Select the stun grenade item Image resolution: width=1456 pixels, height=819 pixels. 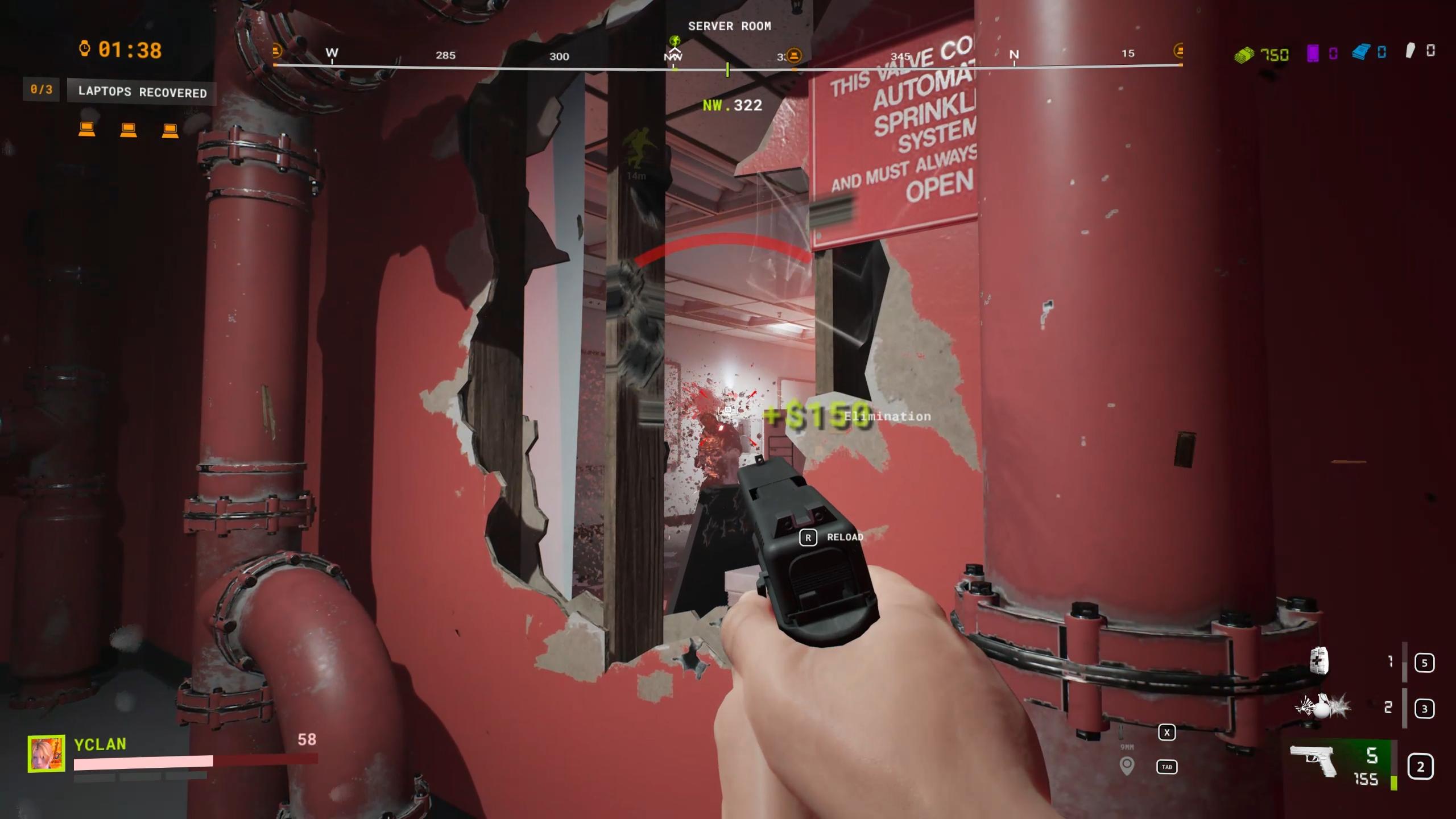(x=1323, y=707)
